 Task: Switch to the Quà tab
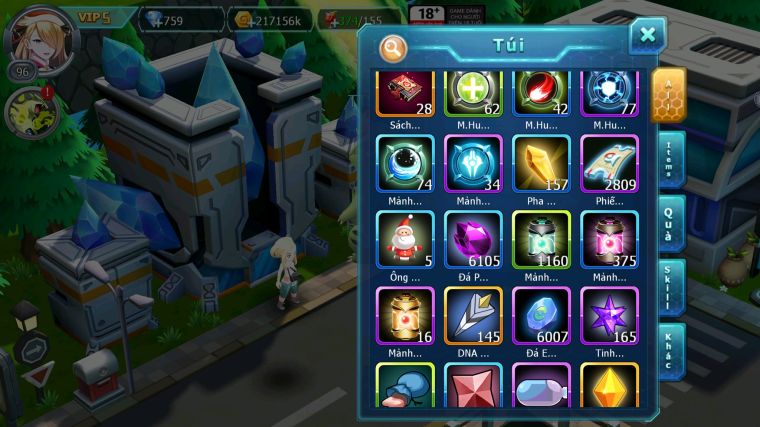[670, 225]
